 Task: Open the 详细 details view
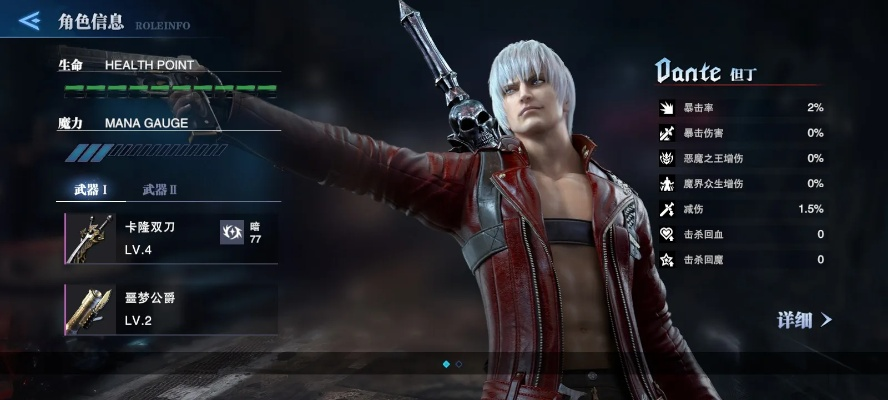(804, 320)
